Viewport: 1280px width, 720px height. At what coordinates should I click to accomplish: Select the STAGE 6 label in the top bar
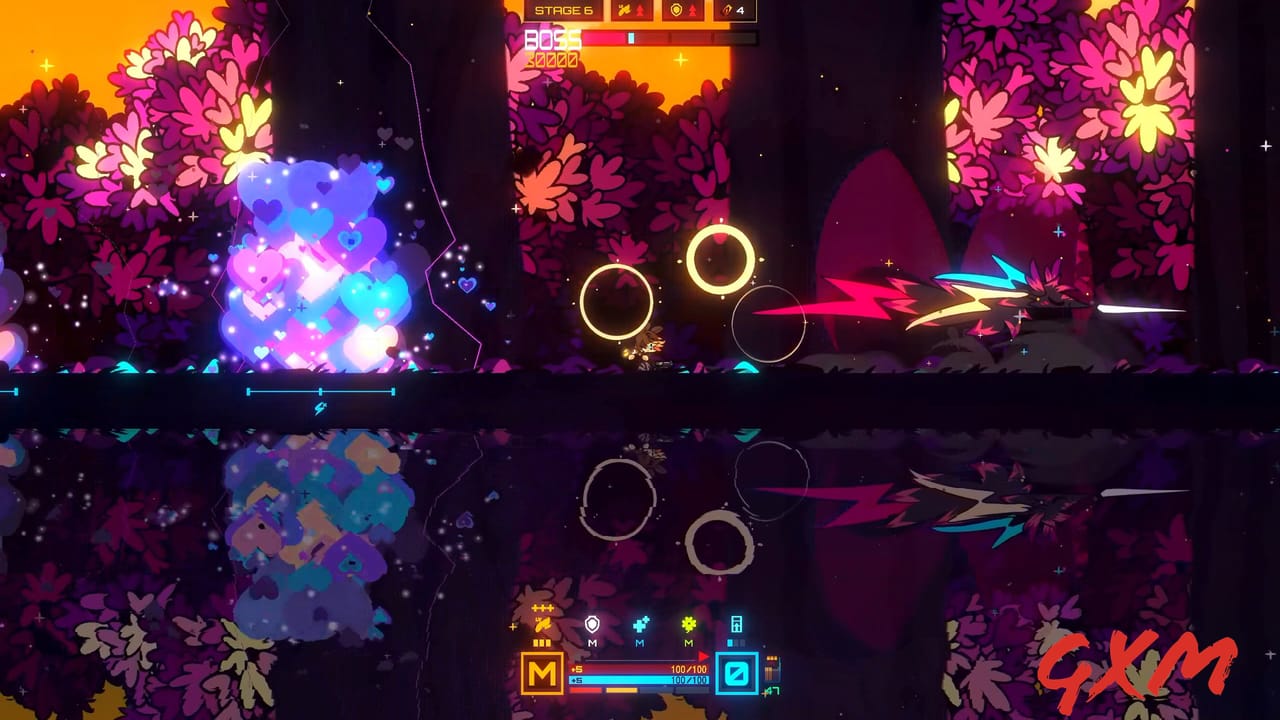click(x=567, y=10)
